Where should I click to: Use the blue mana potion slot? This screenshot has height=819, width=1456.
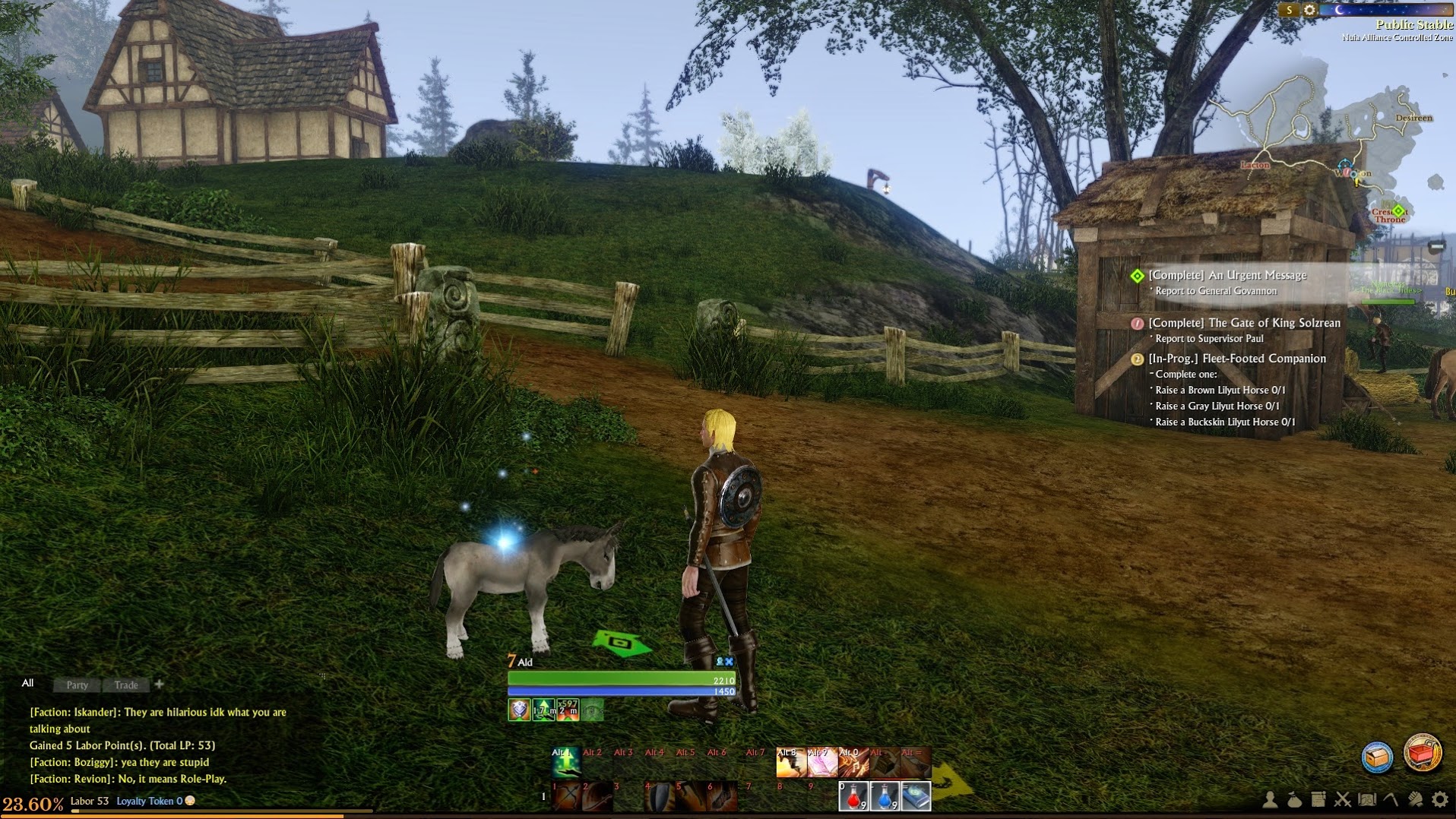885,797
